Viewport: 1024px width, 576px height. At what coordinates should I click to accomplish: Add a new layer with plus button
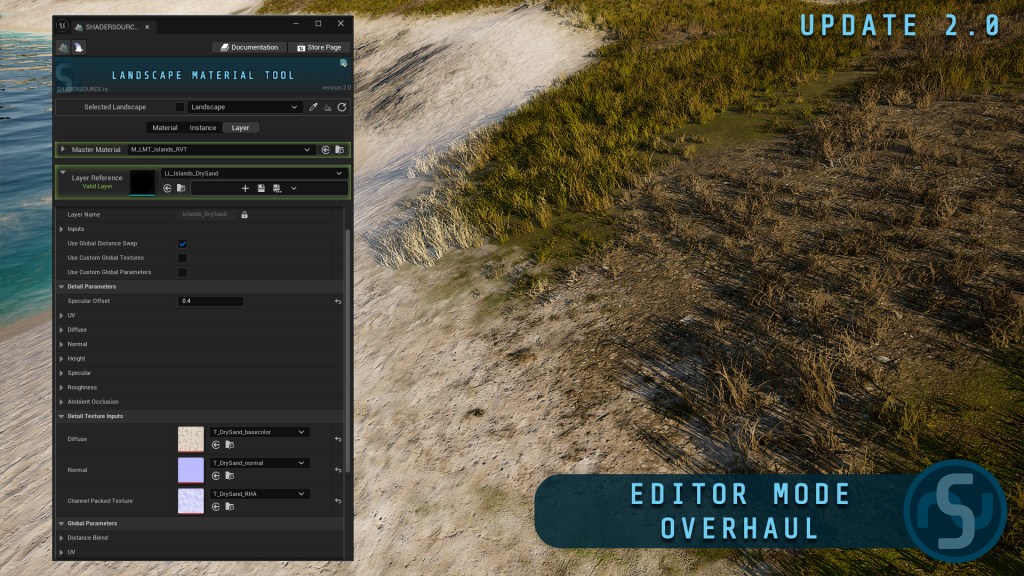(245, 188)
